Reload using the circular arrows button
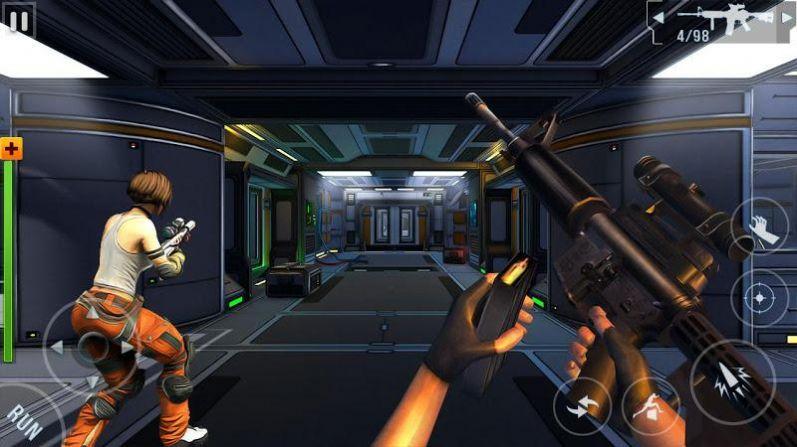This screenshot has height=447, width=797. tap(582, 408)
